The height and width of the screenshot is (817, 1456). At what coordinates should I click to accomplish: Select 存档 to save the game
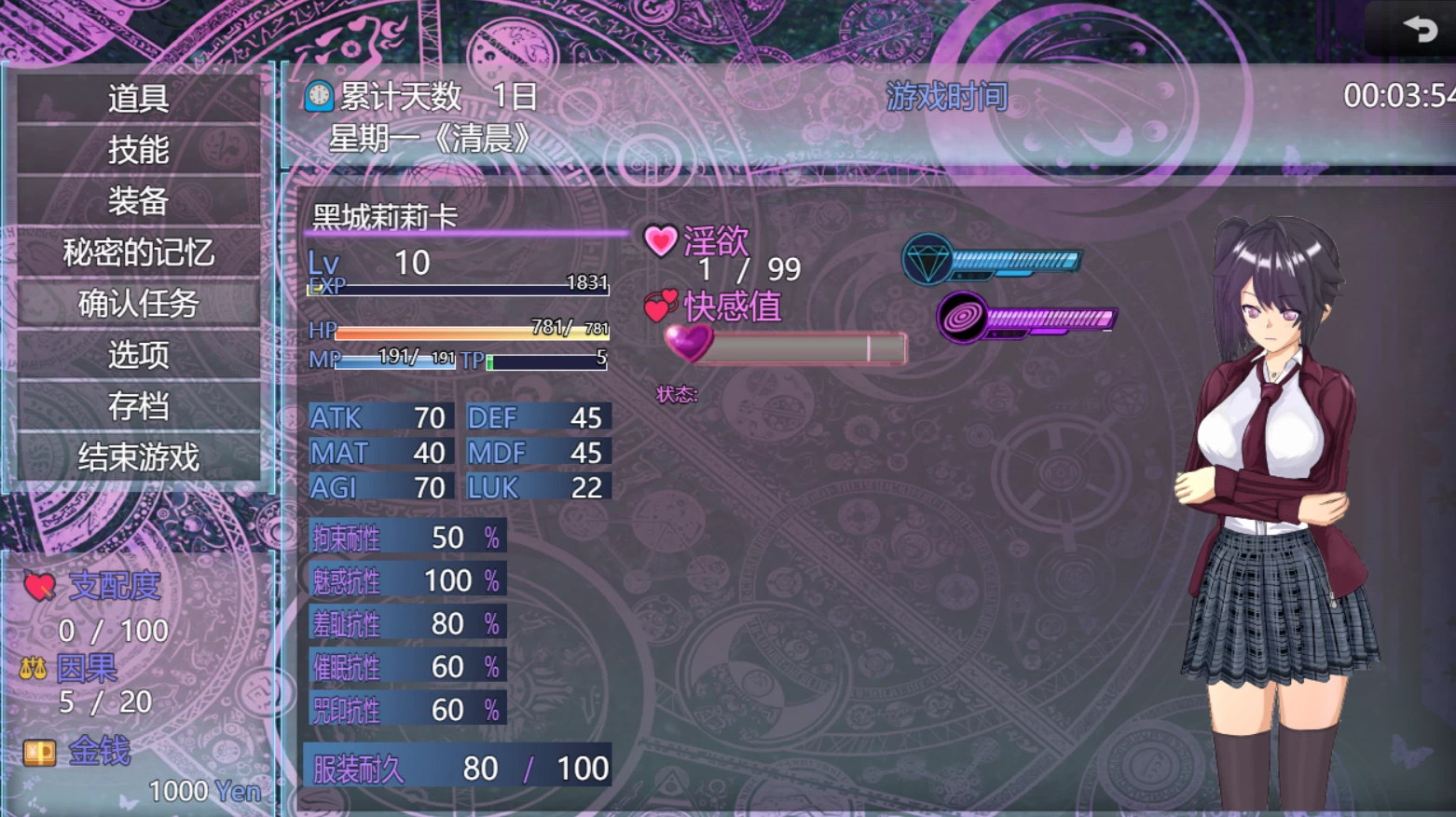tap(138, 405)
